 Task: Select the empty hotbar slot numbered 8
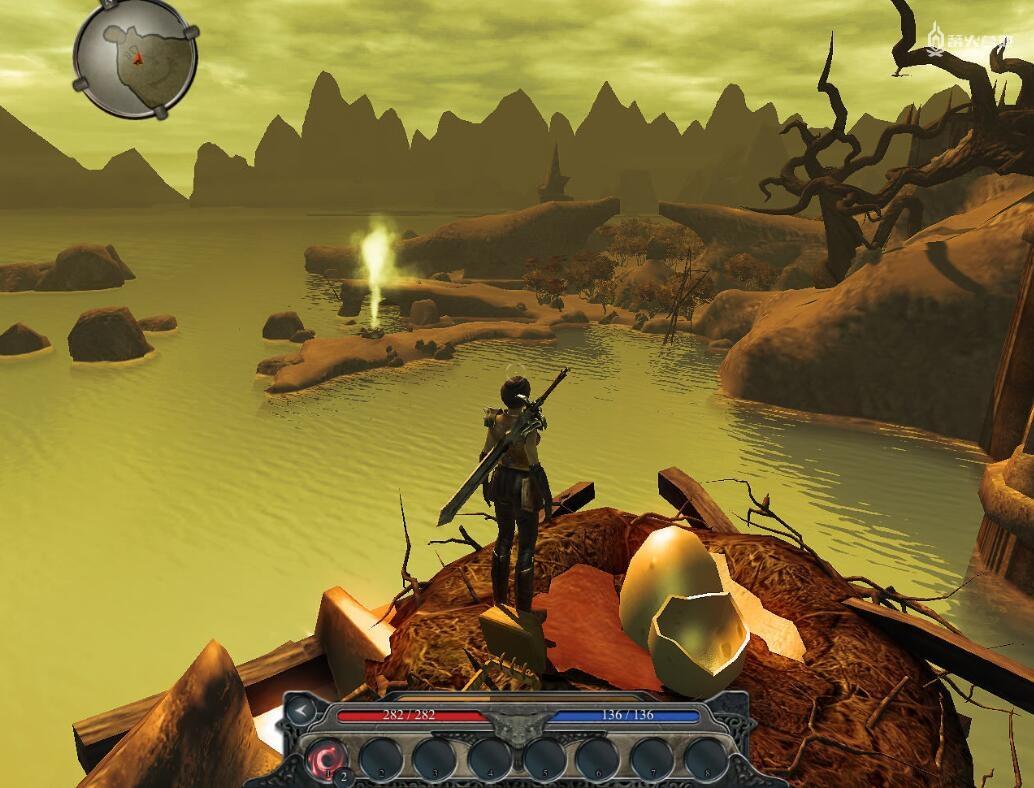tap(706, 758)
